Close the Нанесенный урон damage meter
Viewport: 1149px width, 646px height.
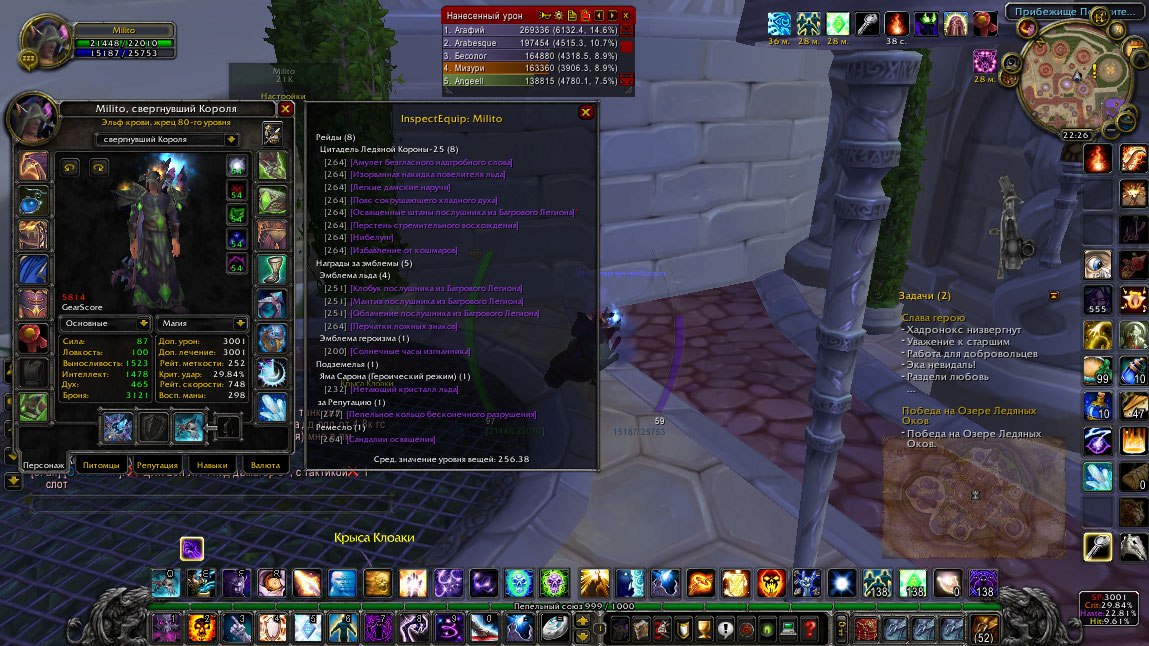[626, 15]
